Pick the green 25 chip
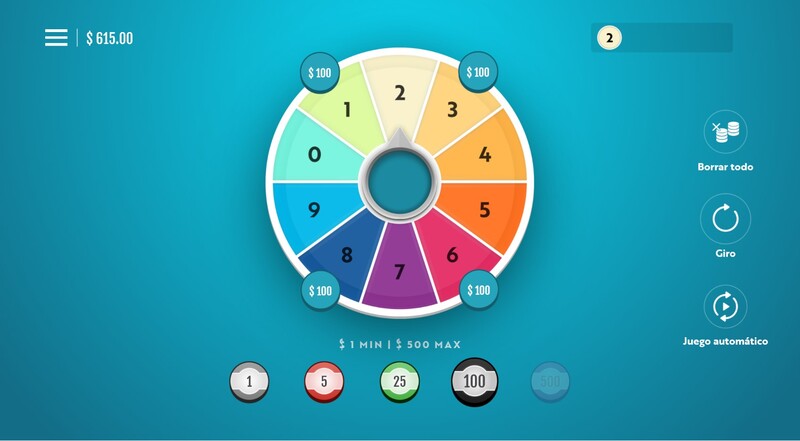800x441 pixels. tap(400, 381)
